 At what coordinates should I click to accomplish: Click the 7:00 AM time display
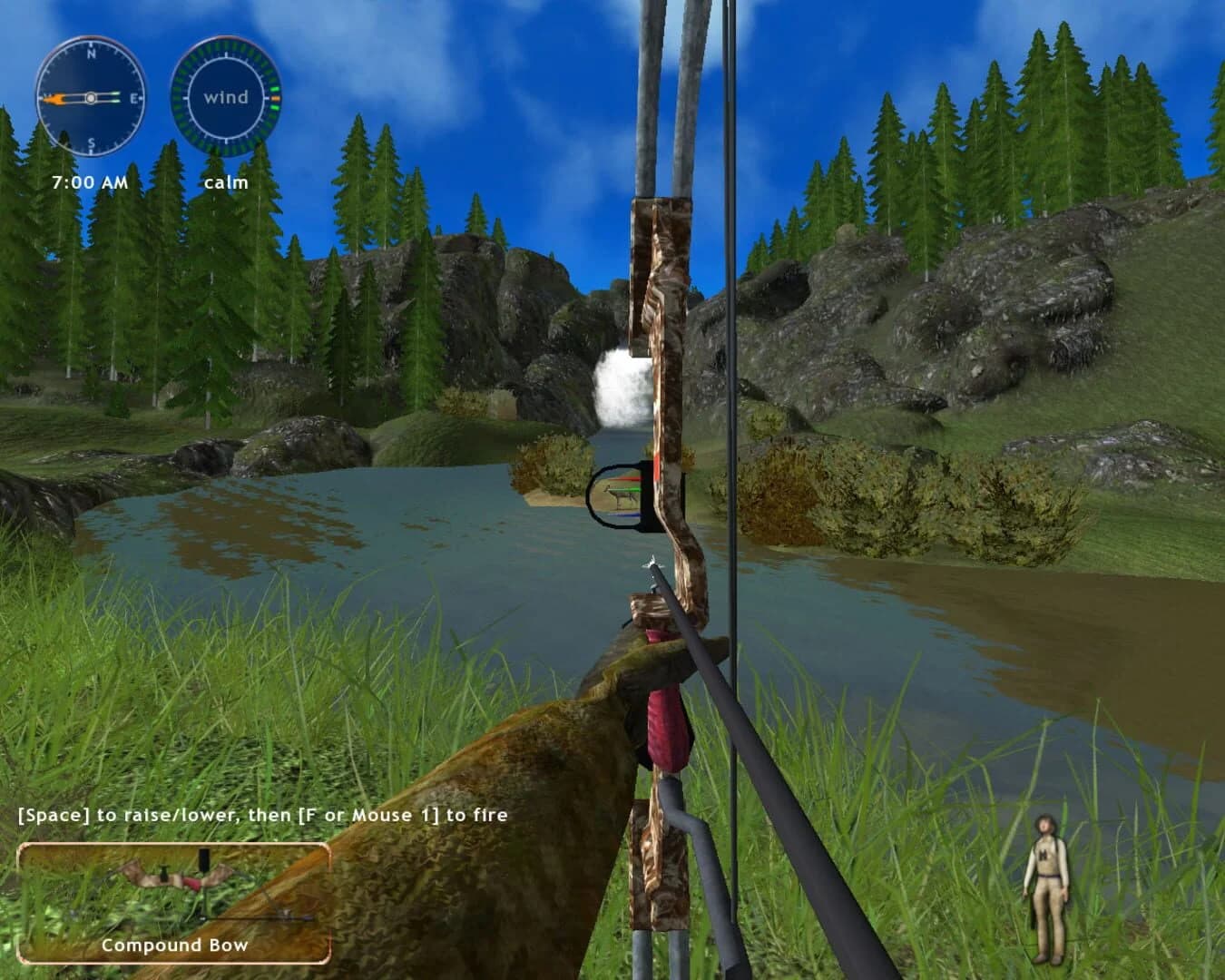[x=88, y=181]
